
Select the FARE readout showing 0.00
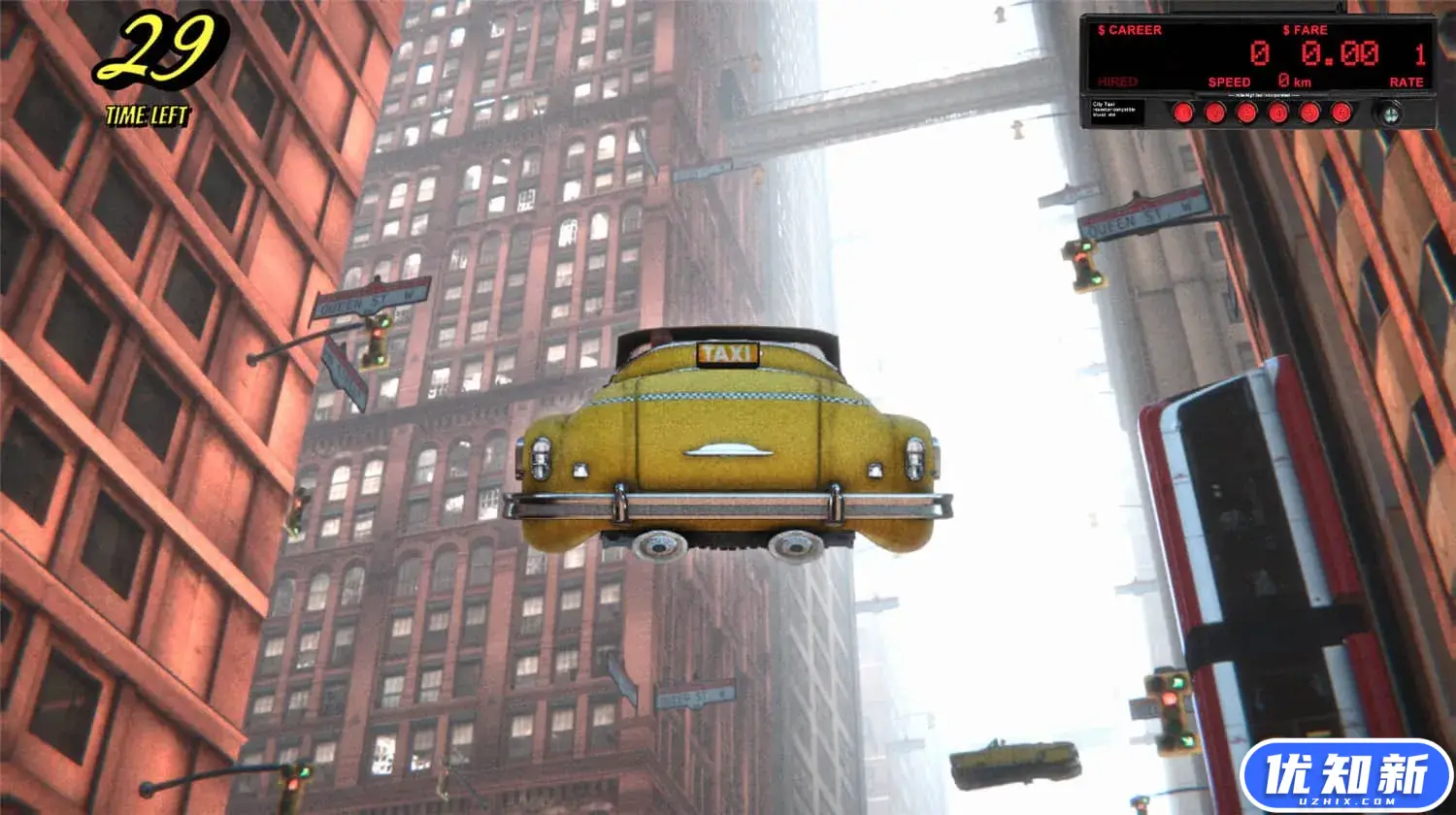click(x=1340, y=51)
